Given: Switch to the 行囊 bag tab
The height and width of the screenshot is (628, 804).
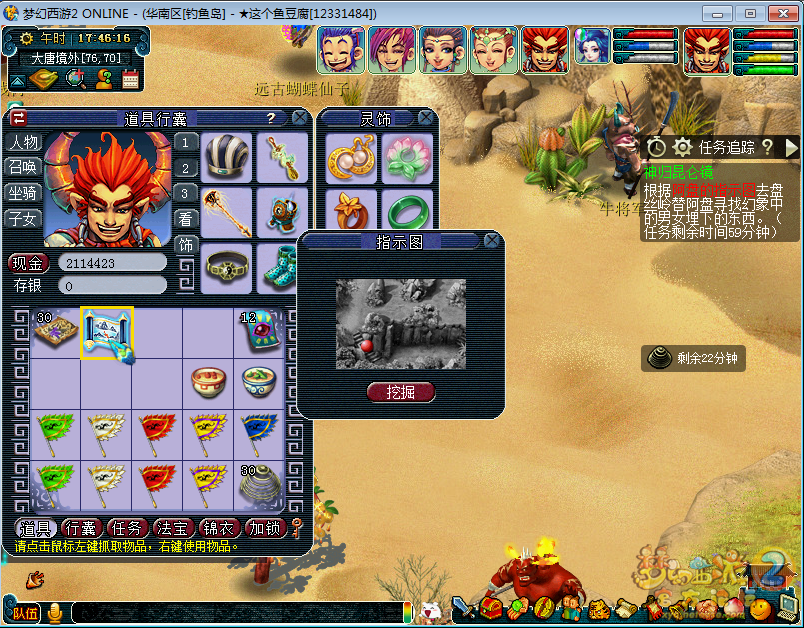Looking at the screenshot, I should click(x=80, y=528).
